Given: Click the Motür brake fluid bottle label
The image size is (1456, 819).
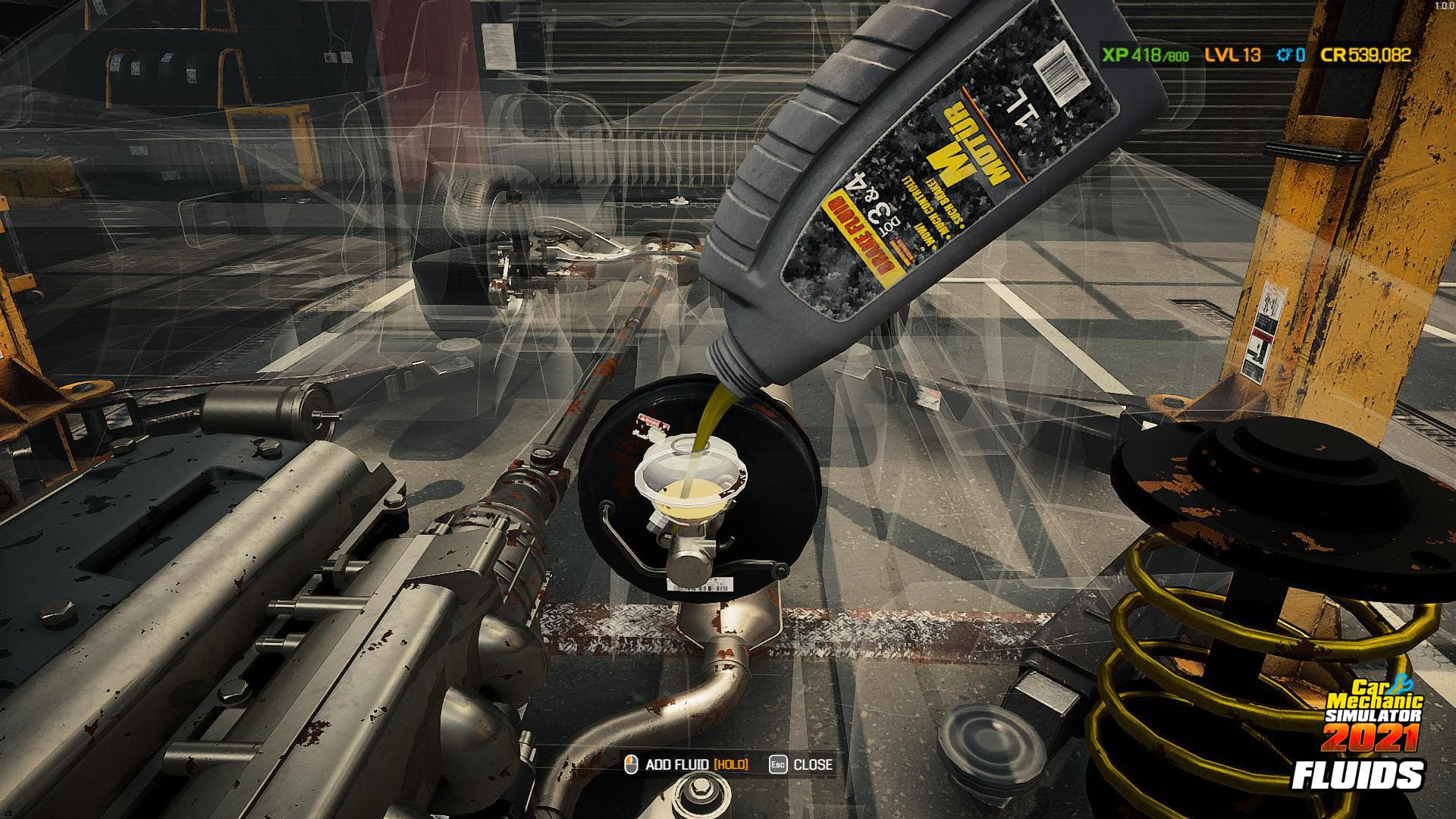Looking at the screenshot, I should [944, 163].
